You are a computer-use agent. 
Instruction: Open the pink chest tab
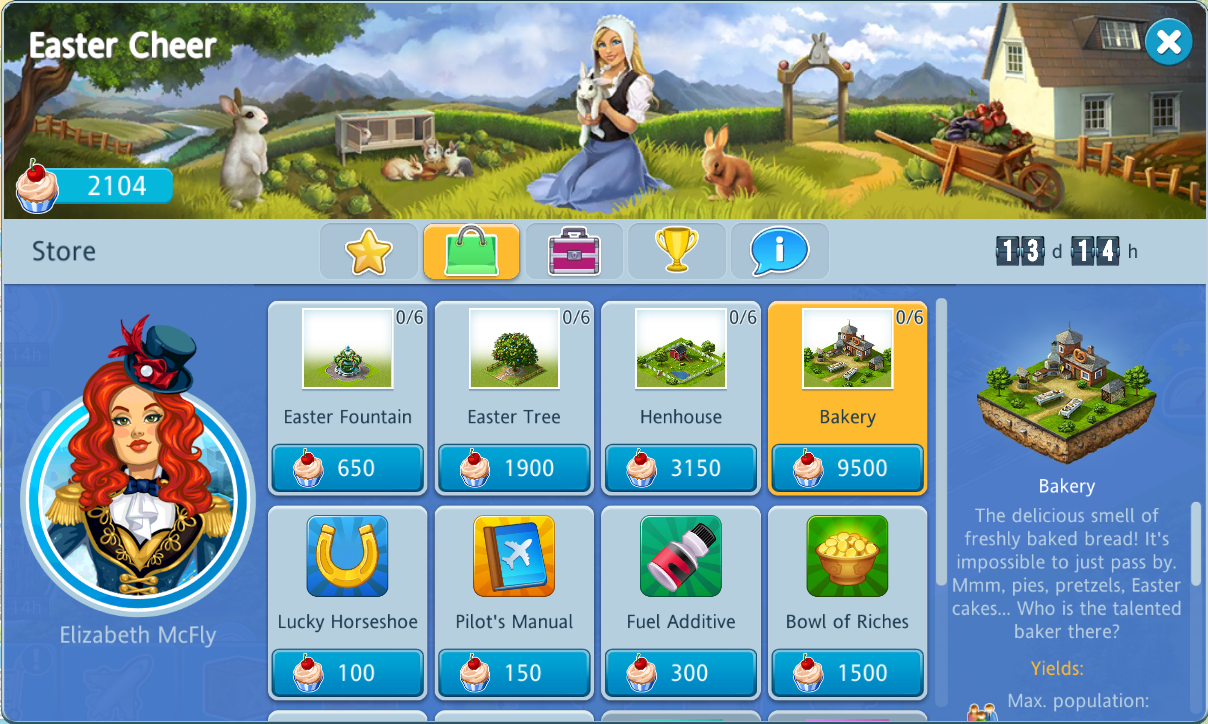(x=574, y=251)
